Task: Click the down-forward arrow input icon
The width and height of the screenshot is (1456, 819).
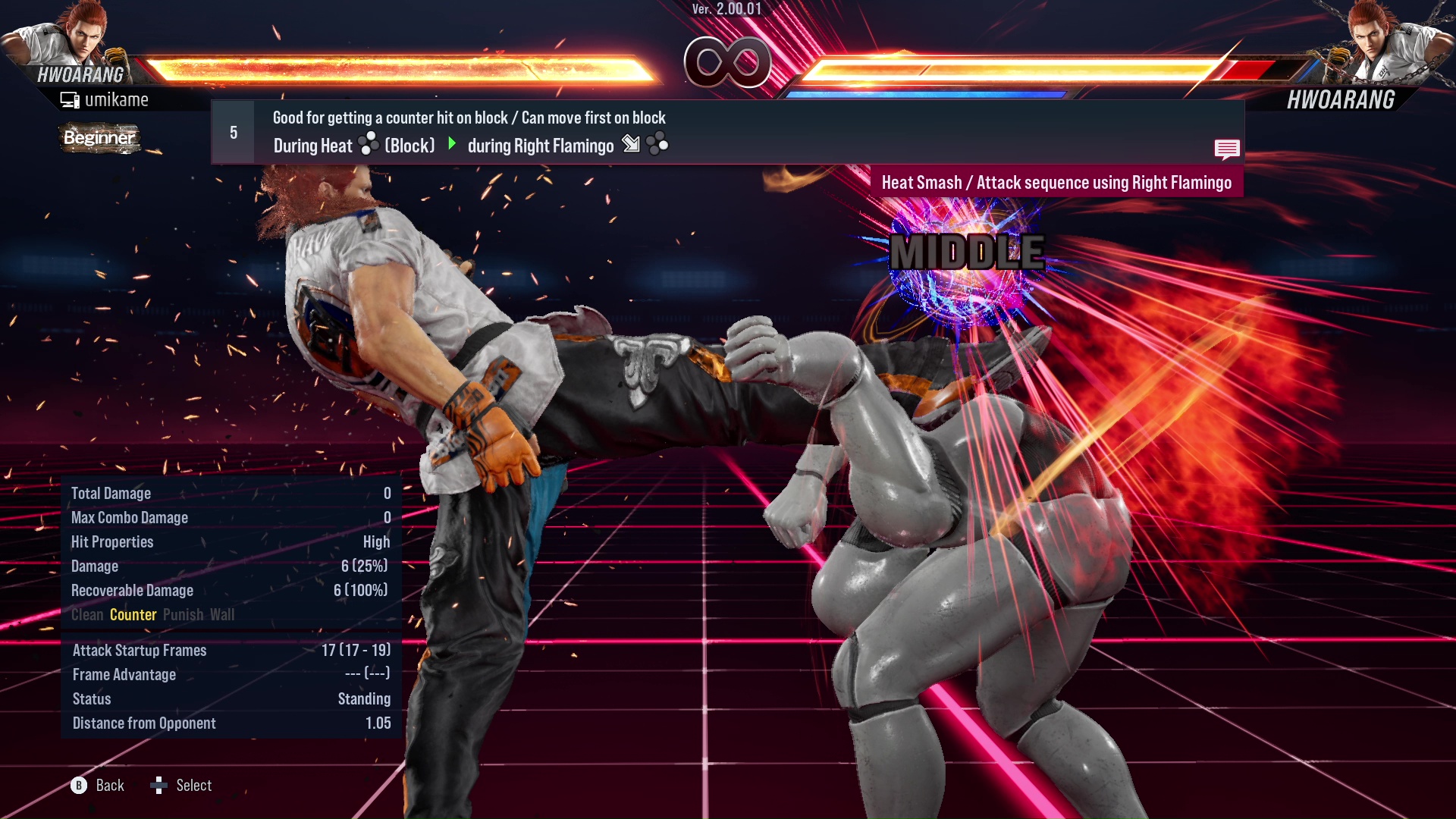Action: (630, 145)
